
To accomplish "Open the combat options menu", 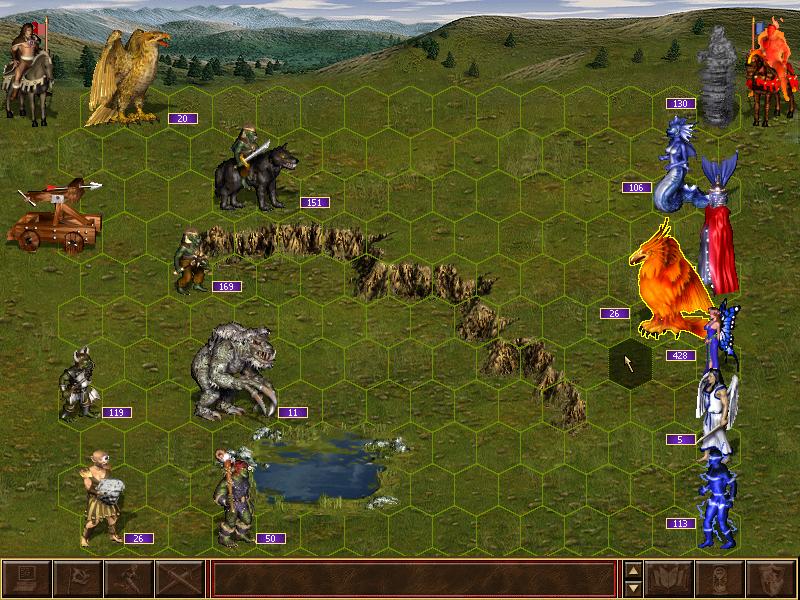I will (26, 579).
